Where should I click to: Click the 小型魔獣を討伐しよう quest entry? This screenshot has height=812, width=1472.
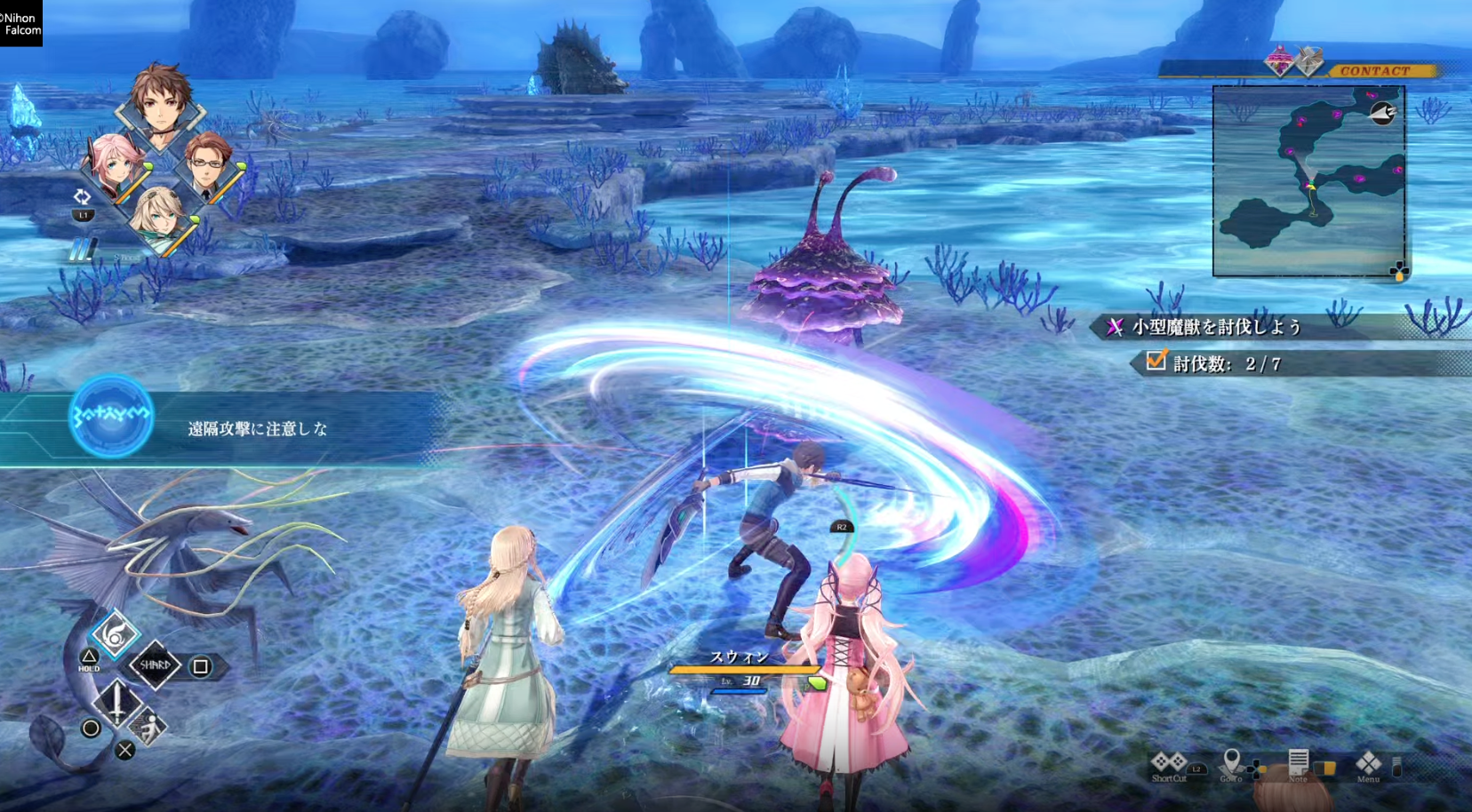(x=1213, y=327)
